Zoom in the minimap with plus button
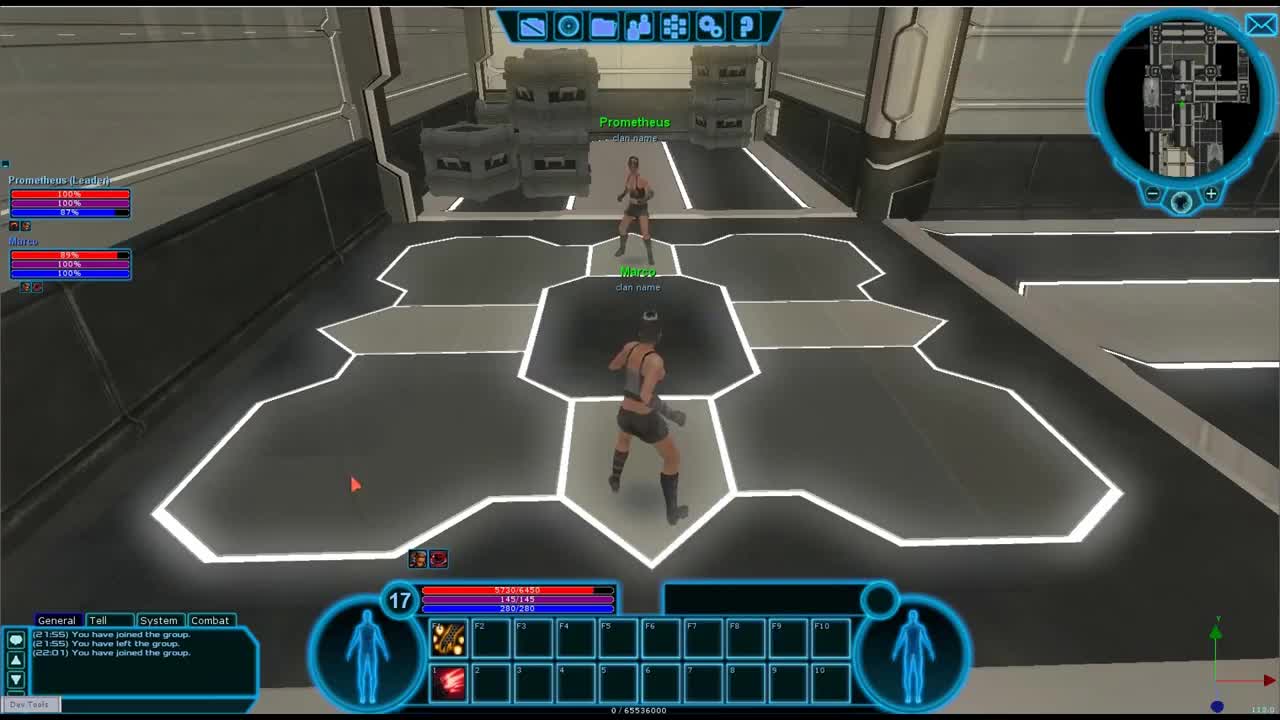 pos(1211,194)
